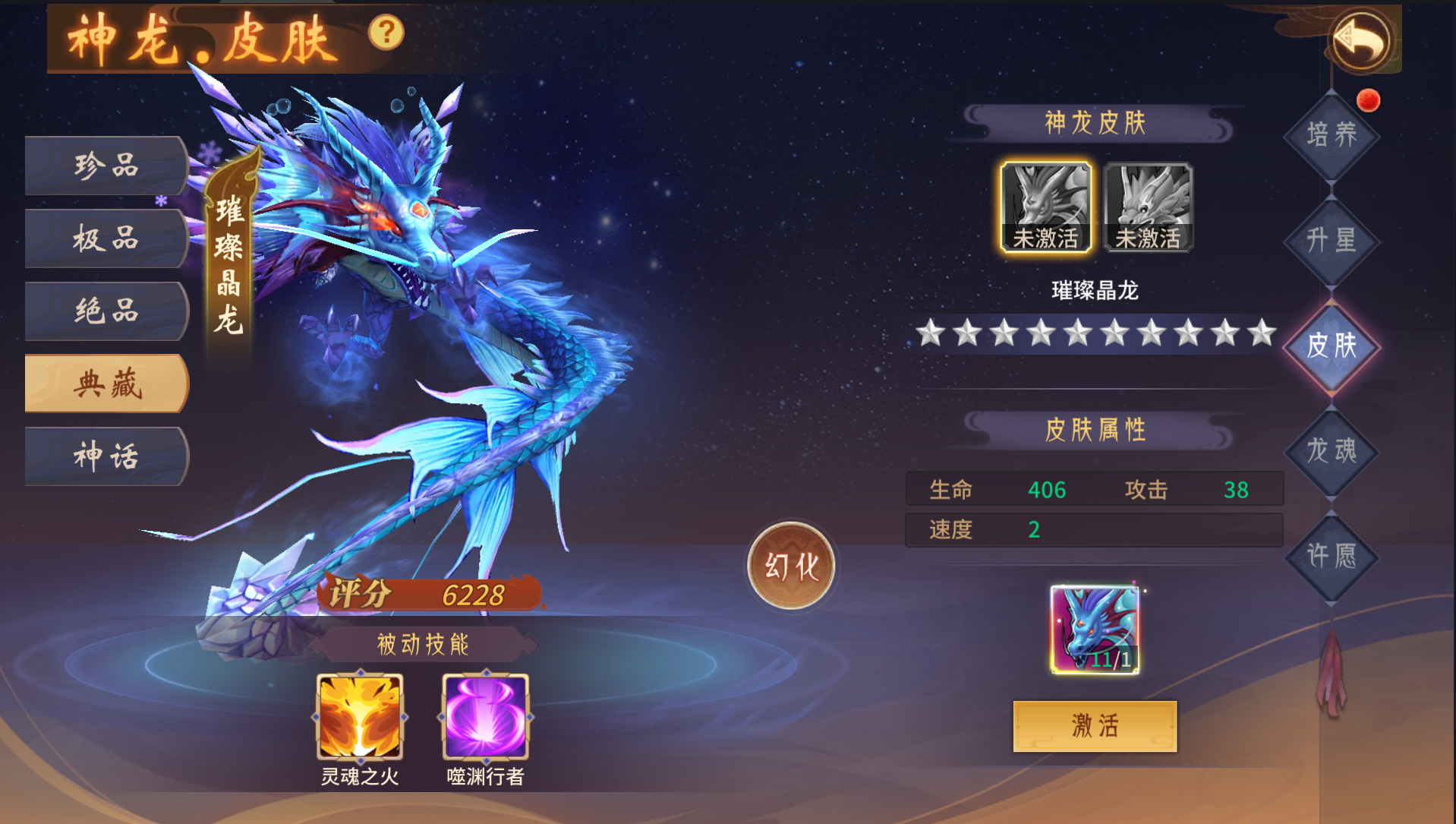The height and width of the screenshot is (824, 1456).
Task: Open the 培养 section
Action: [x=1332, y=135]
